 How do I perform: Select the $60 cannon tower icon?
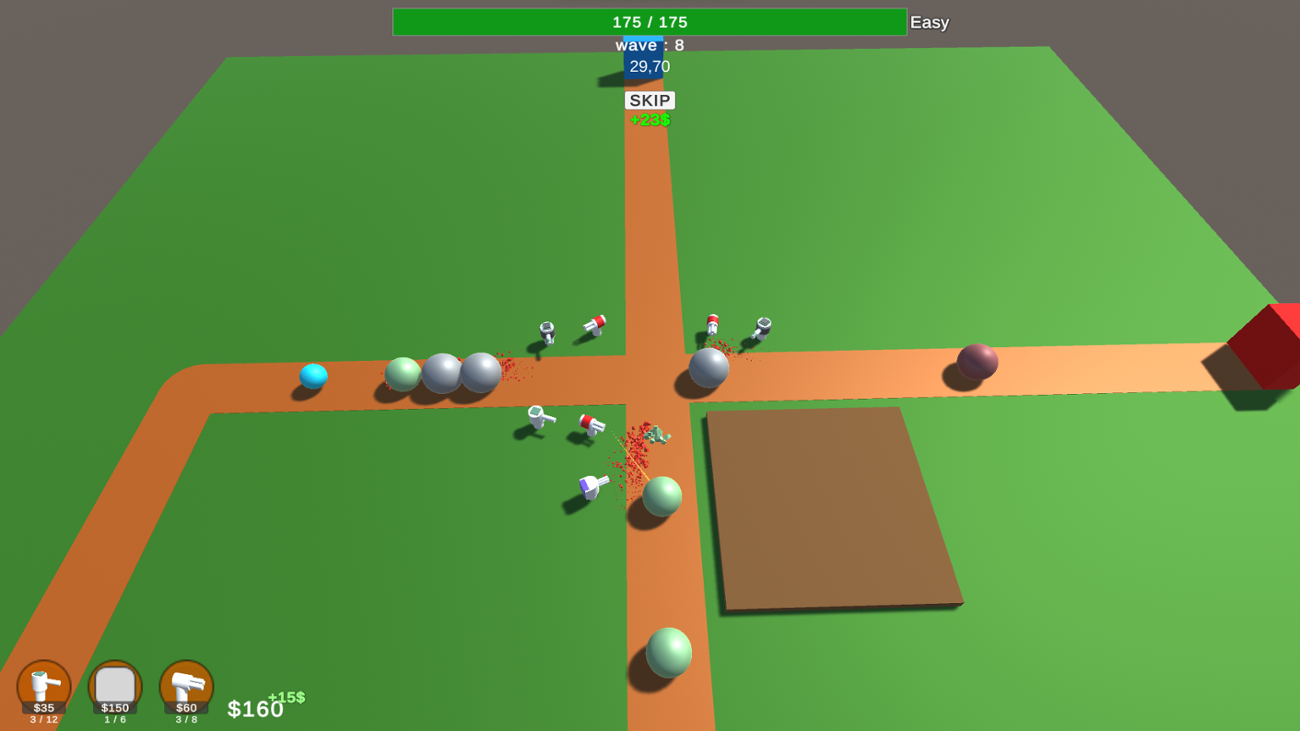[x=184, y=688]
